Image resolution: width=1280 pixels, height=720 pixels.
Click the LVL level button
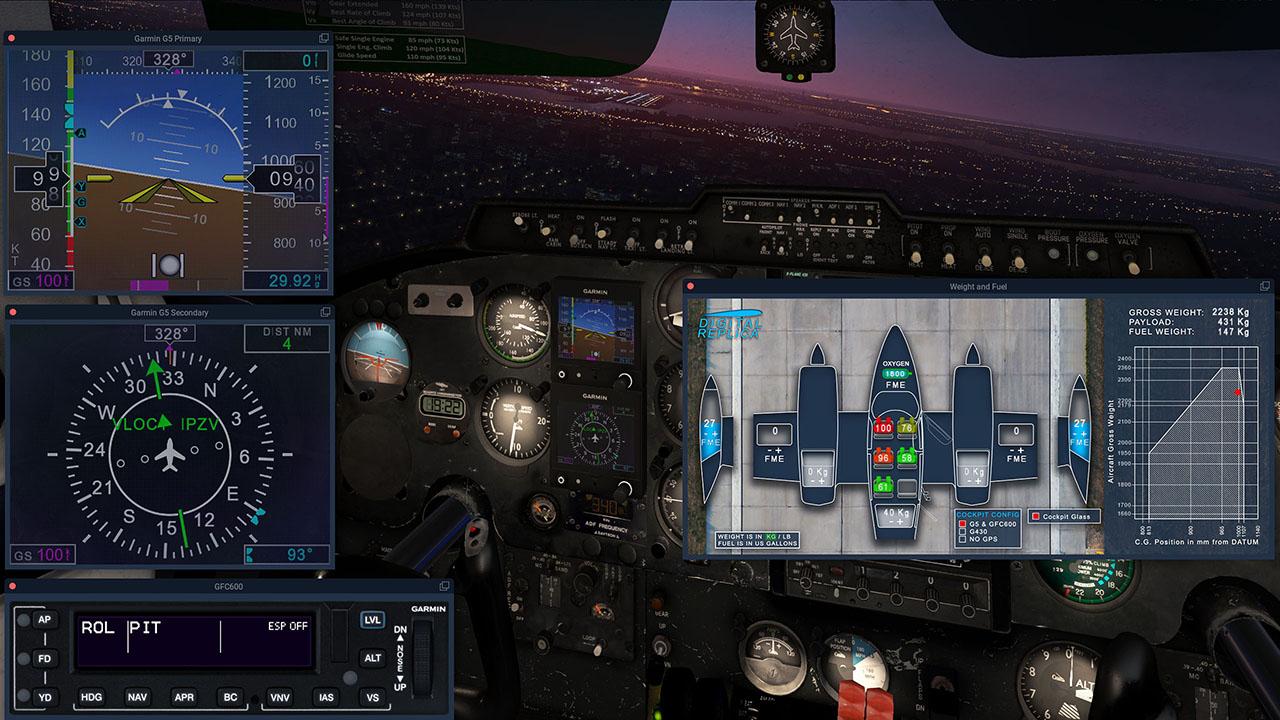coord(372,620)
